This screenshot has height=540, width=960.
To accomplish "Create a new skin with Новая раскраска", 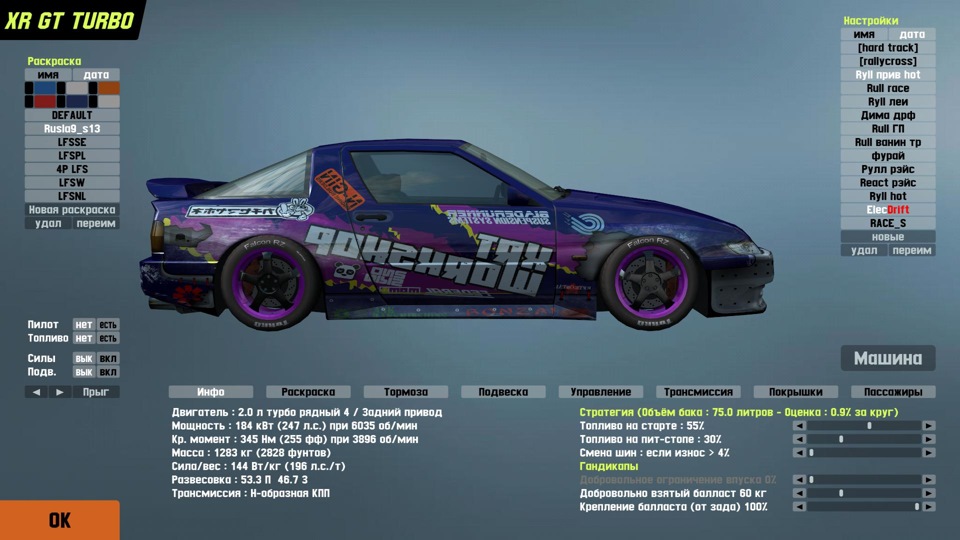I will click(72, 210).
